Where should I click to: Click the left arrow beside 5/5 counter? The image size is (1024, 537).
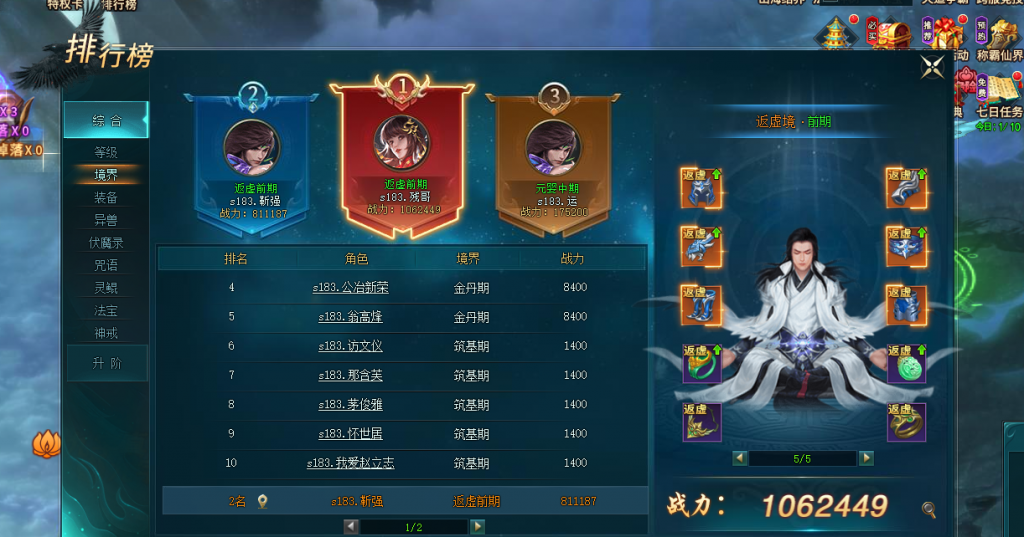click(x=739, y=458)
